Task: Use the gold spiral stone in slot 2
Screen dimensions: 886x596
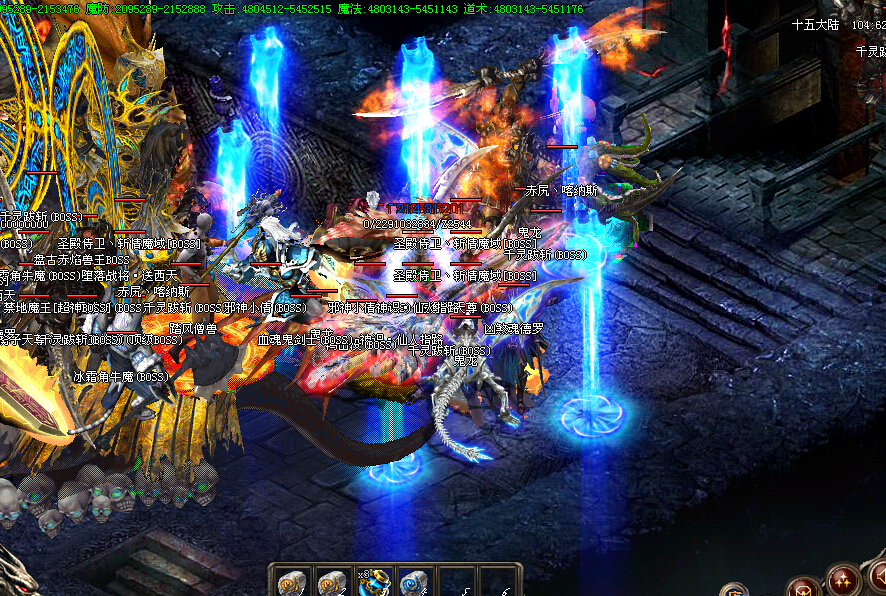Action: pos(331,582)
